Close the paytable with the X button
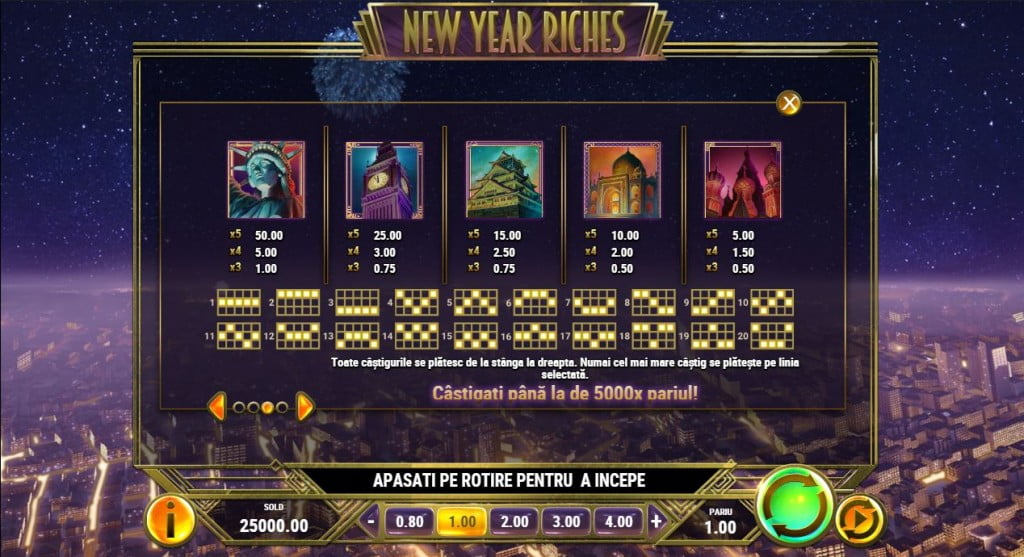The width and height of the screenshot is (1024, 557). [x=790, y=103]
